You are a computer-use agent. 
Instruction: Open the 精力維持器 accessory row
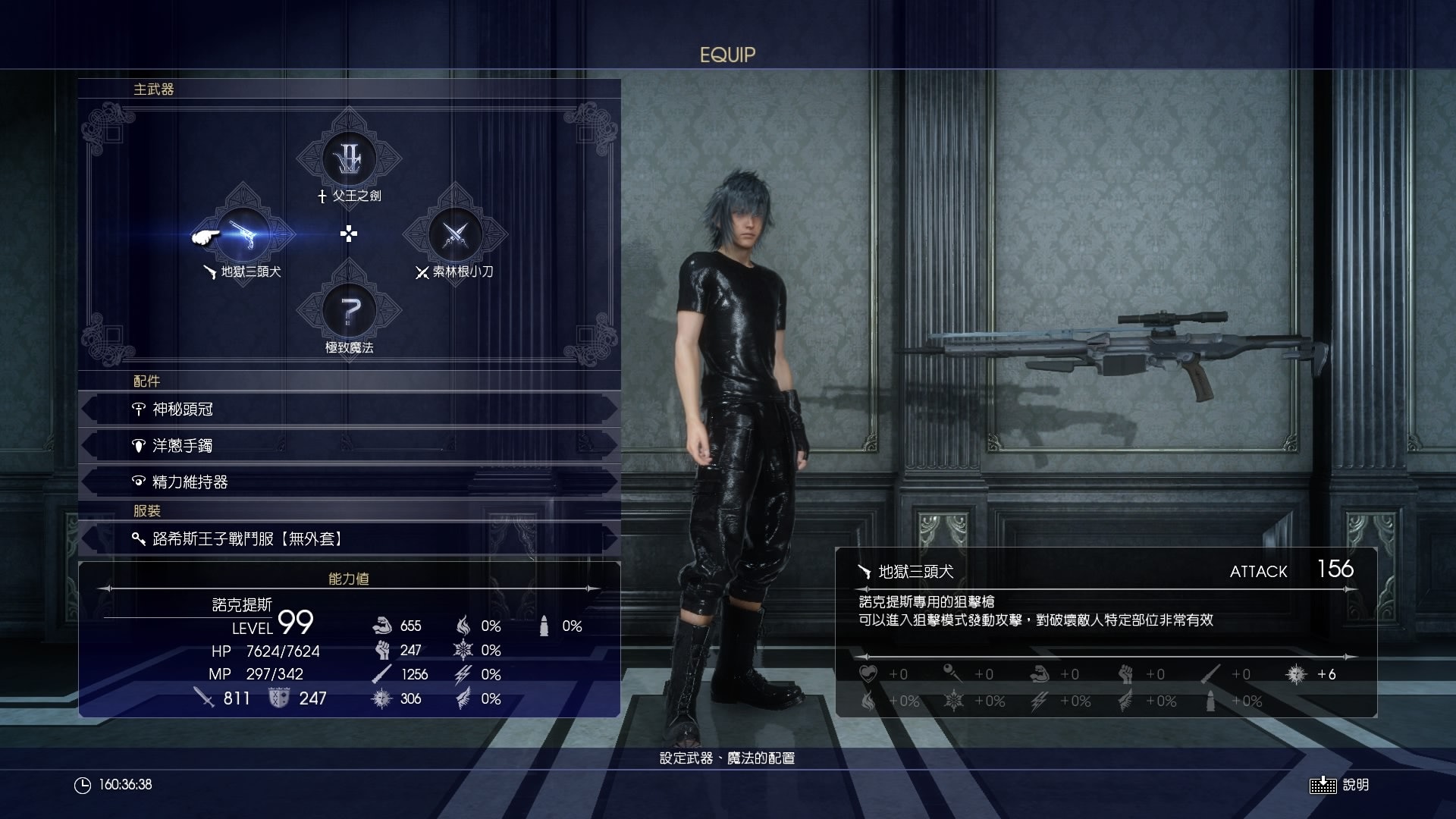pos(349,482)
